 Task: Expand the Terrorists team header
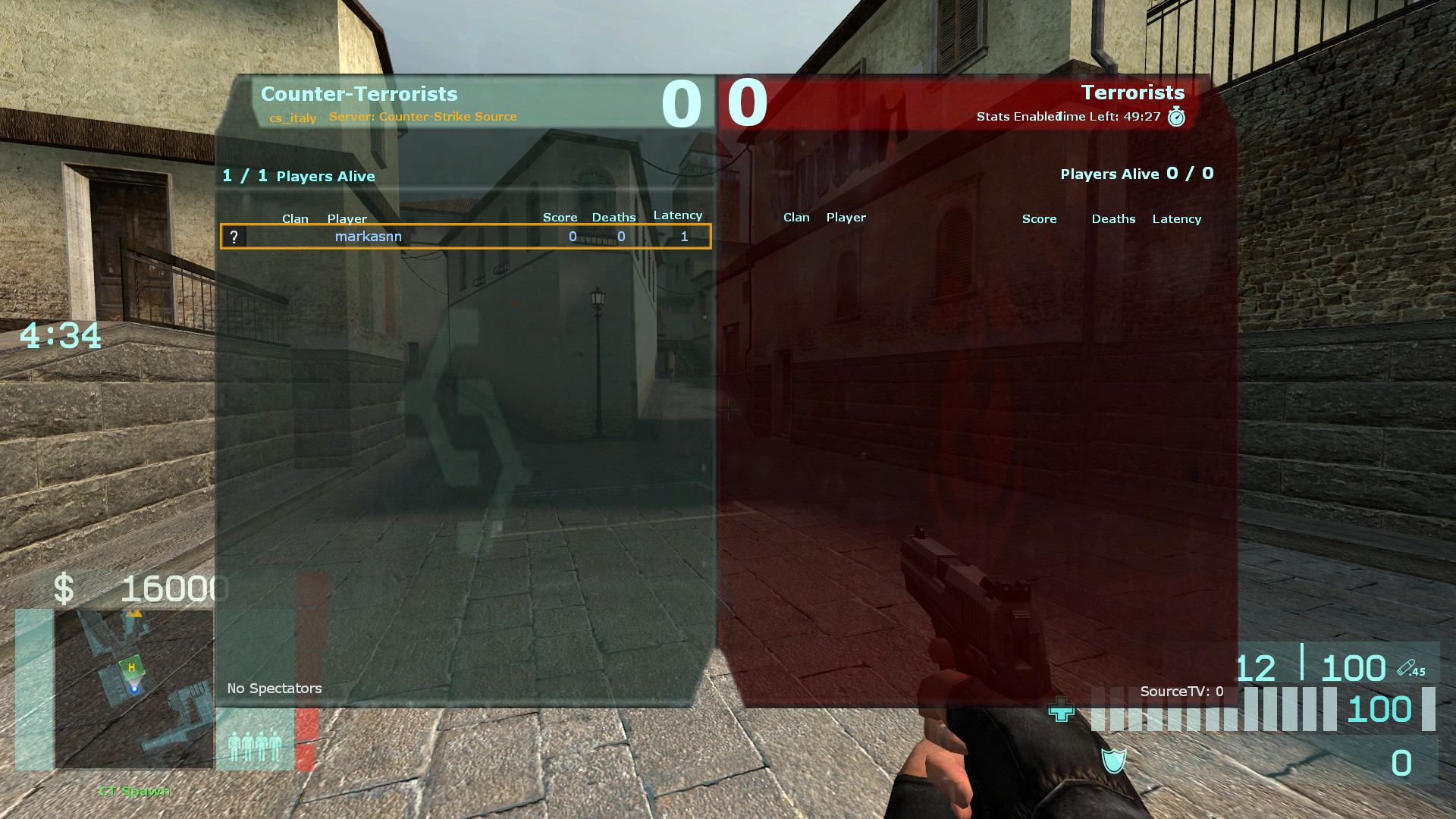[1133, 93]
